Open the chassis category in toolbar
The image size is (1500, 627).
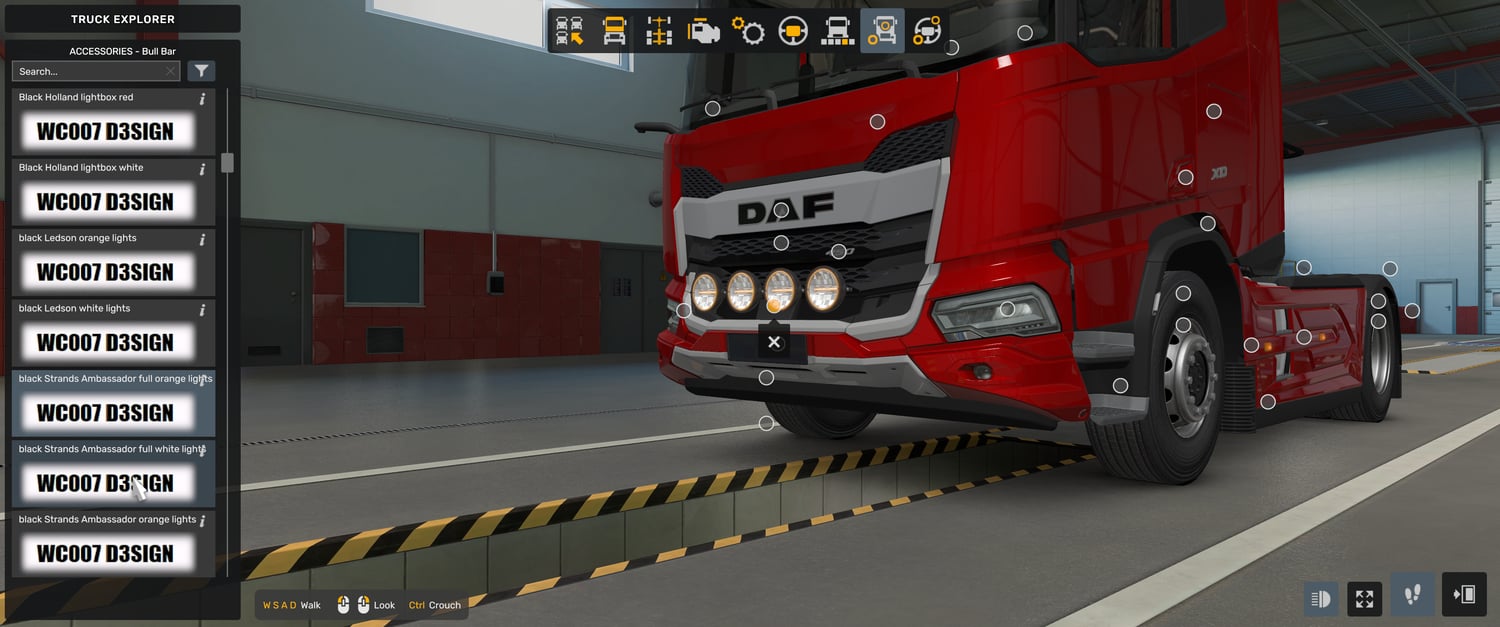click(659, 31)
